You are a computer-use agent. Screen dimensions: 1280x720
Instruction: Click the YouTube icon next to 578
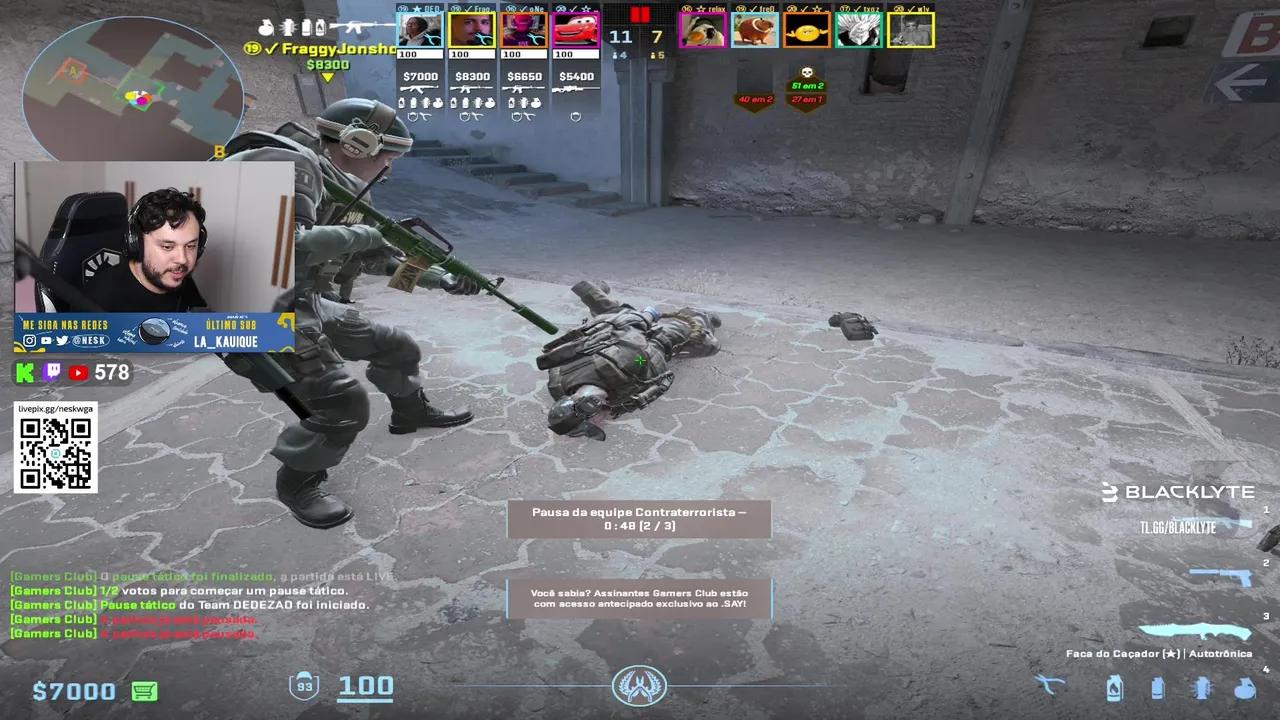coord(78,372)
